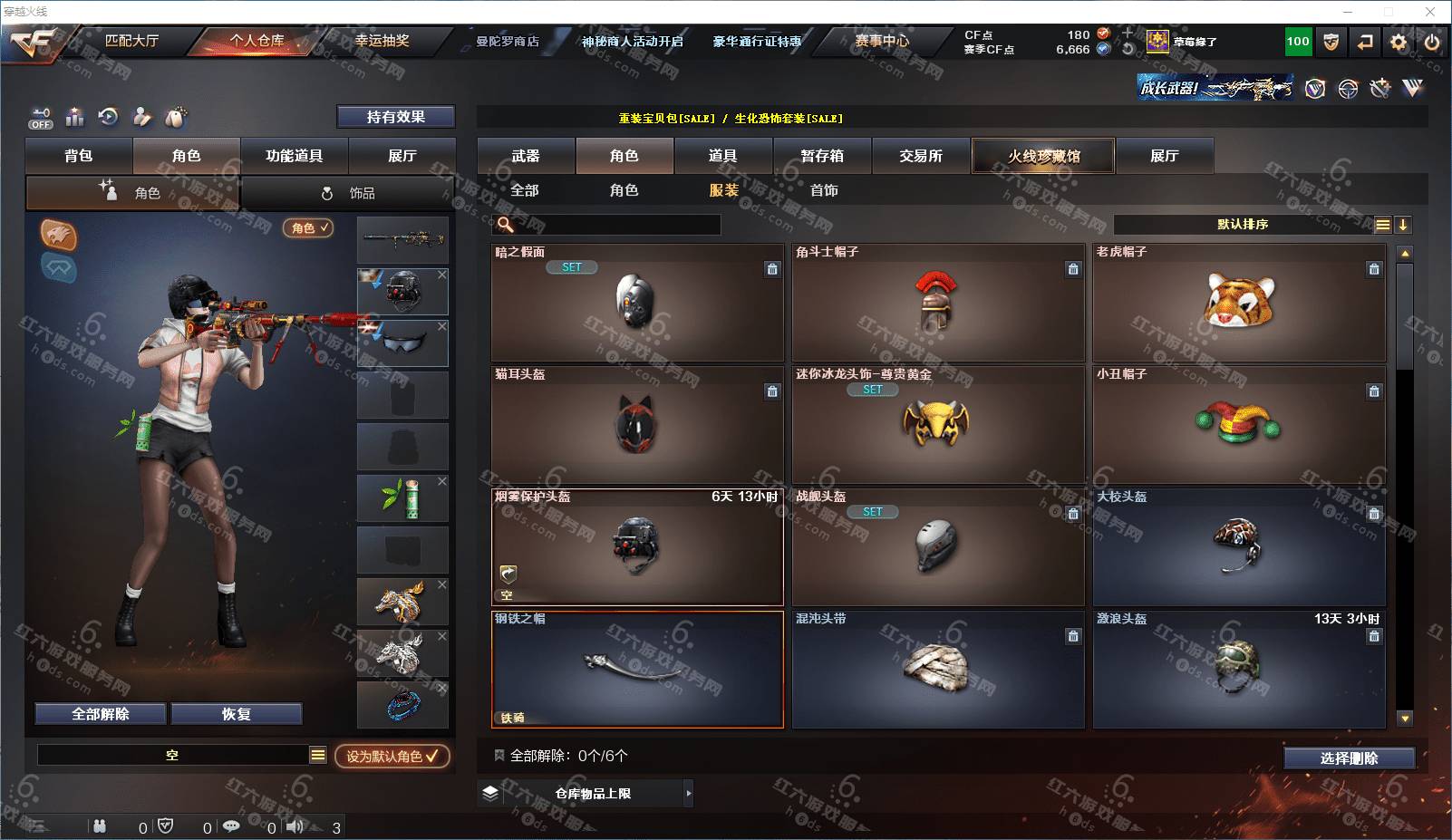Open 火线珍藏馆 collection tab
Viewport: 1452px width, 840px height.
point(1043,156)
